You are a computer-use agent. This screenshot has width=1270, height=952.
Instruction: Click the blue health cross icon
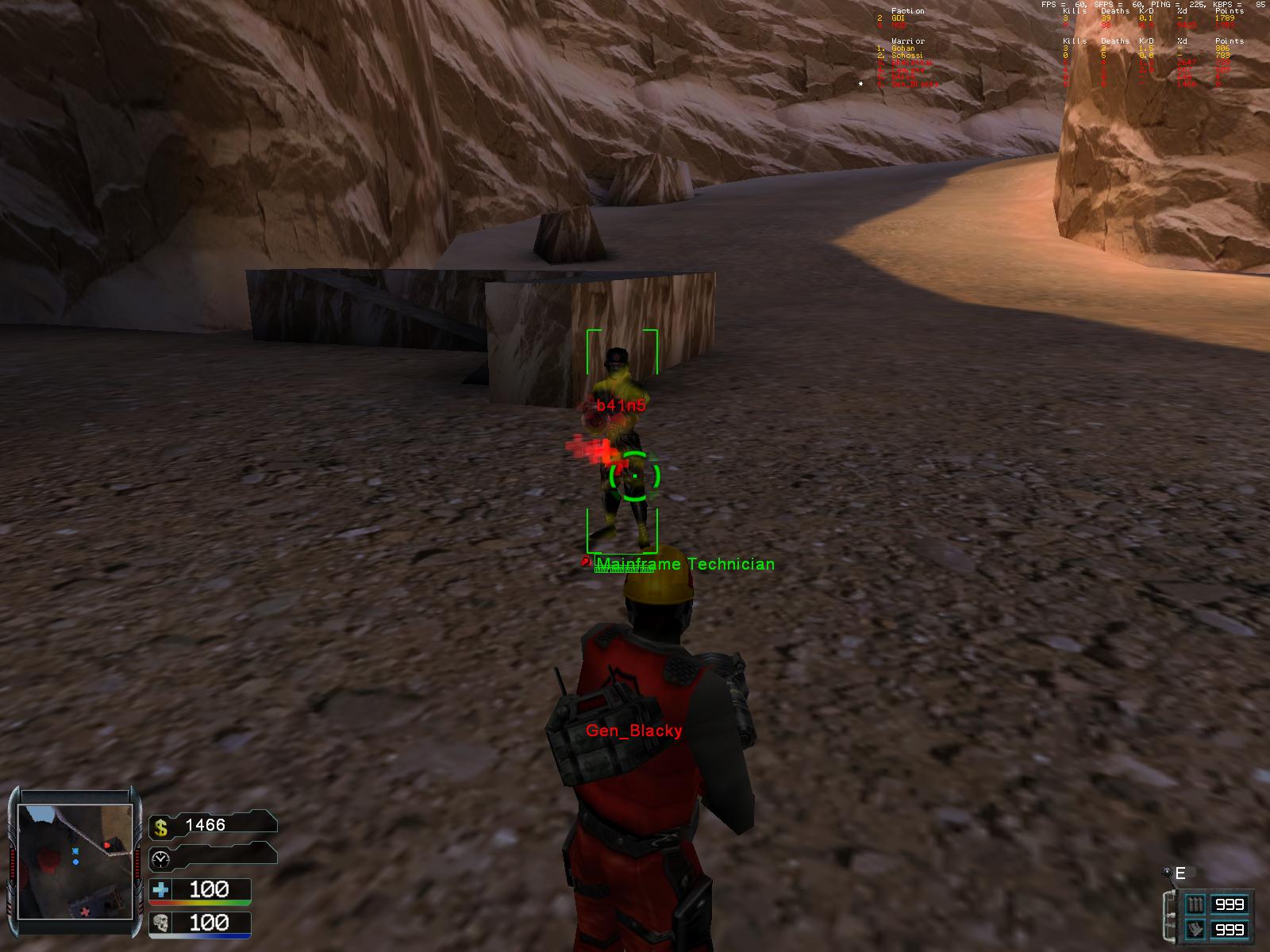(161, 889)
